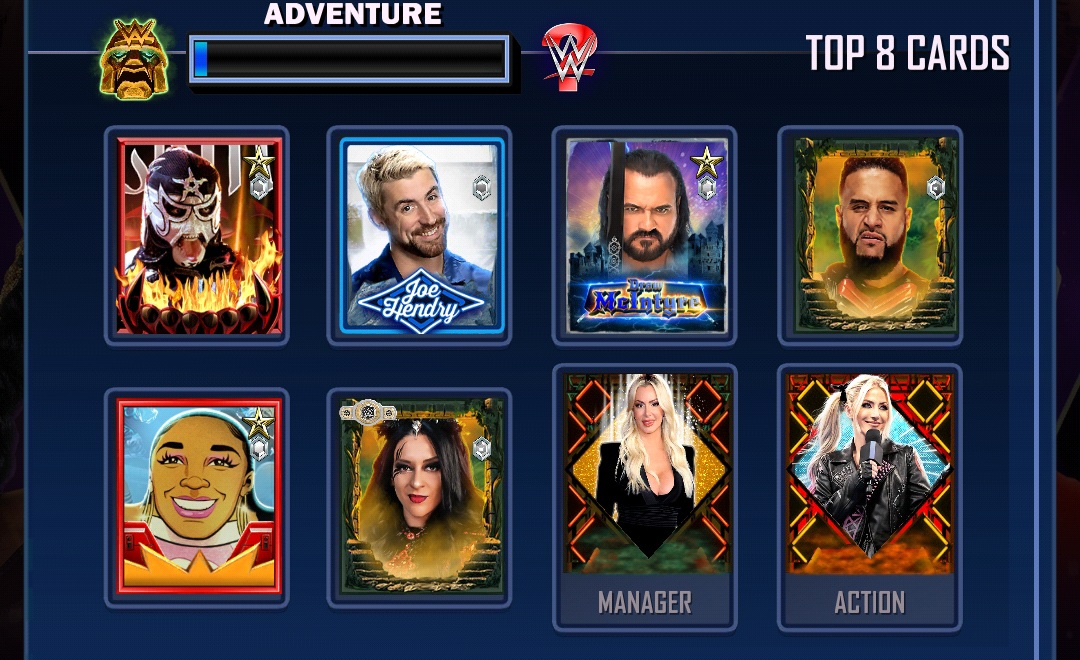Click the red WWE logo icon
Image resolution: width=1080 pixels, height=660 pixels.
[x=569, y=58]
